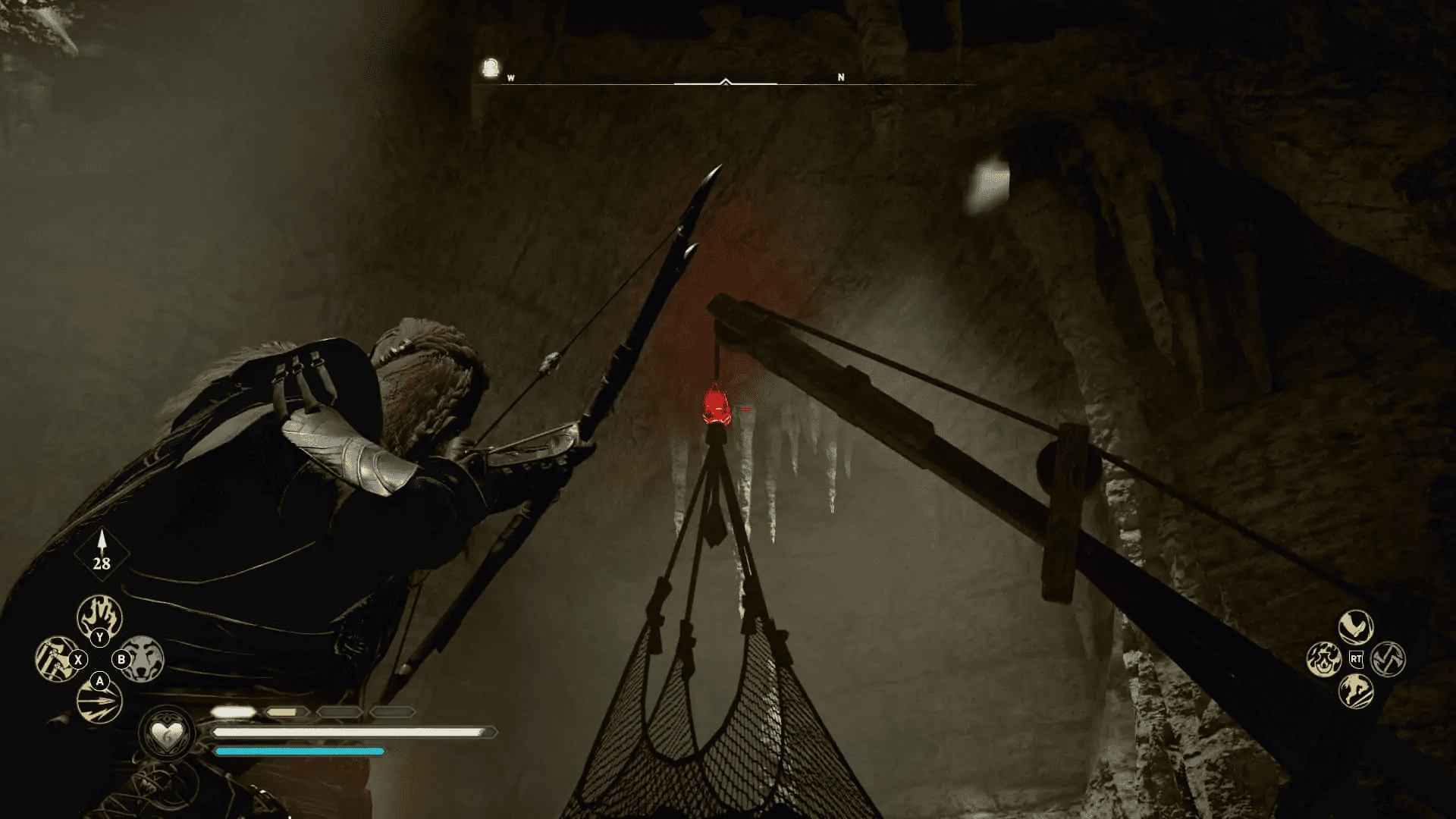Click the arrow ammunition counter showing 28

102,562
